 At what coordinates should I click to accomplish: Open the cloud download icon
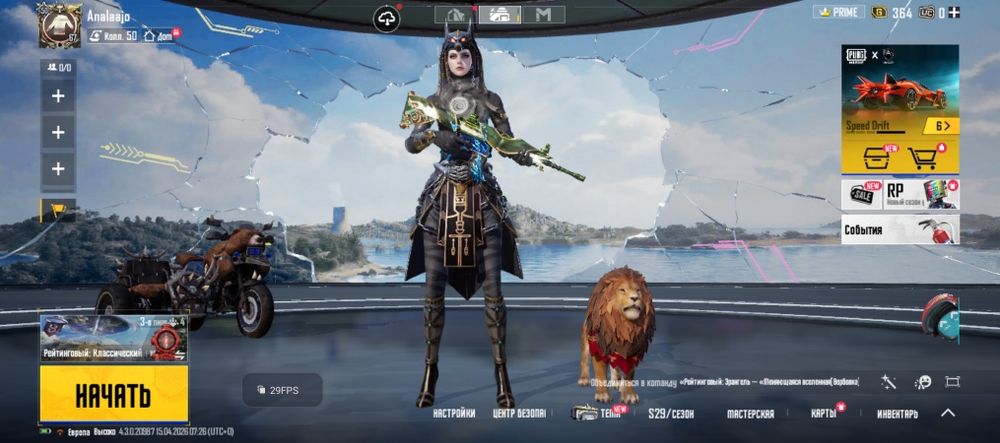386,18
